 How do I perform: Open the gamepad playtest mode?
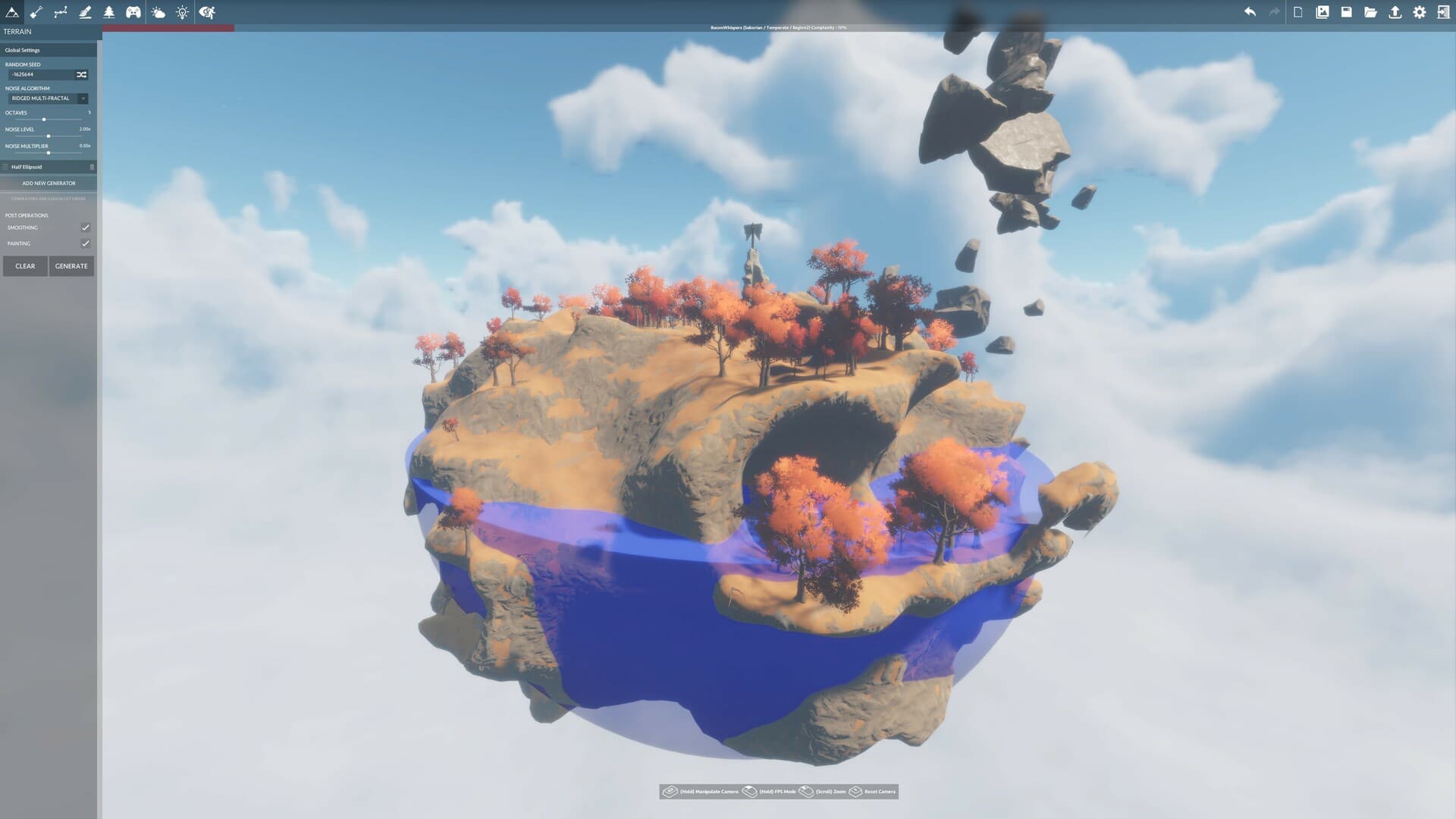point(132,12)
